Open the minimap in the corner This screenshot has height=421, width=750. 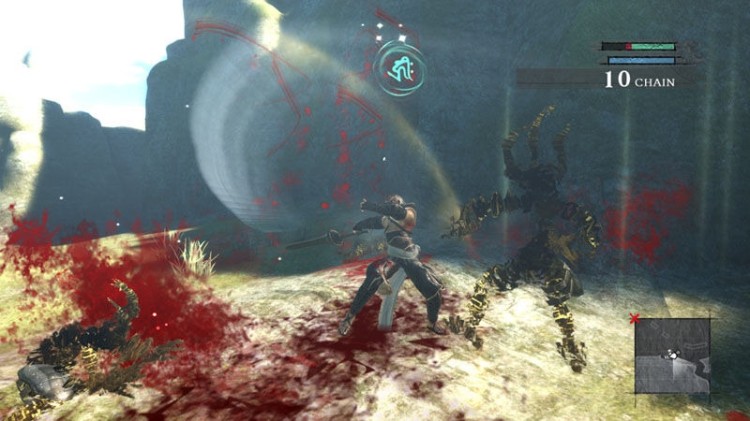pyautogui.click(x=672, y=355)
